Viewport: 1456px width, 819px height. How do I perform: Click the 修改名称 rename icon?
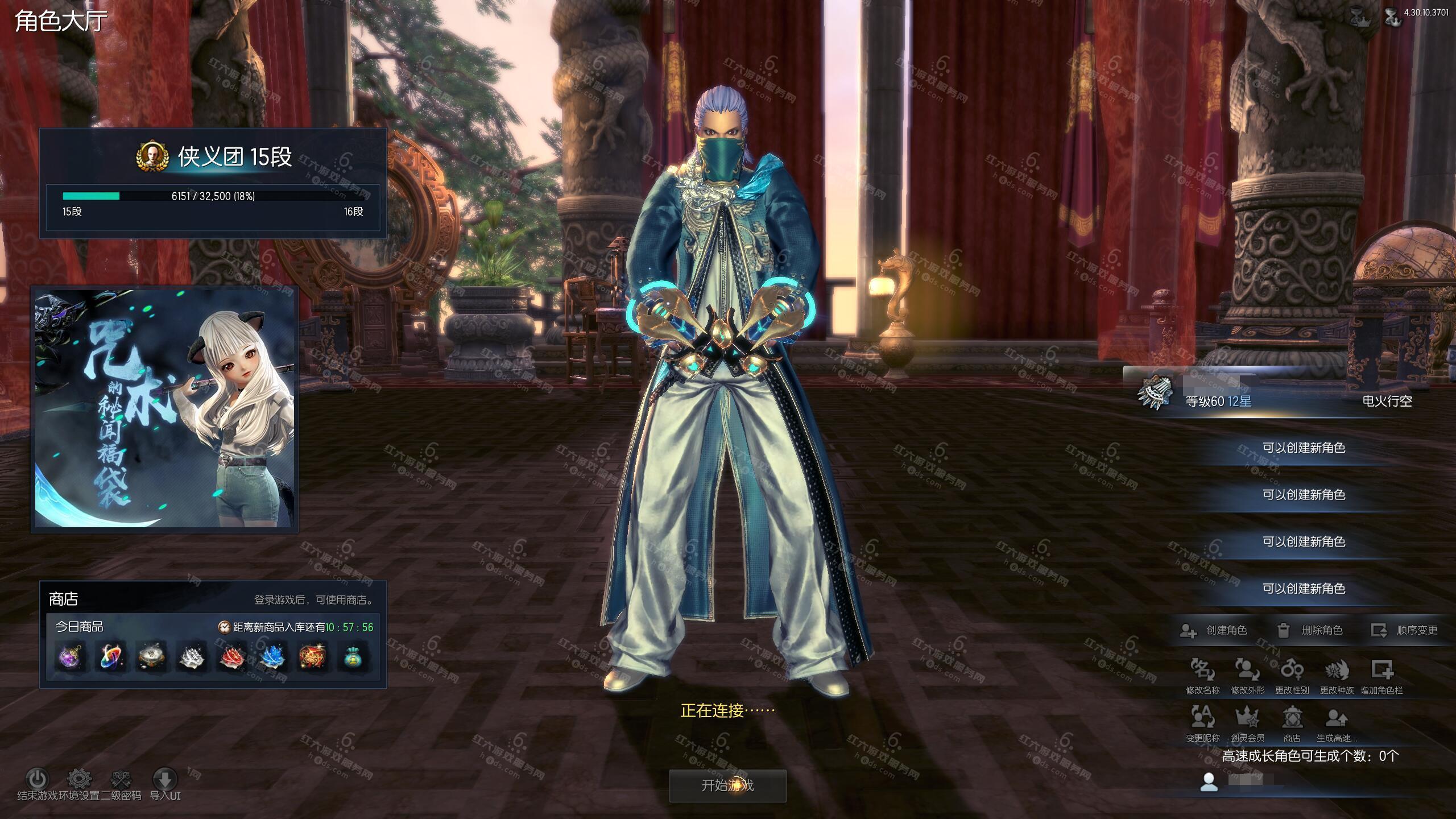[x=1202, y=671]
